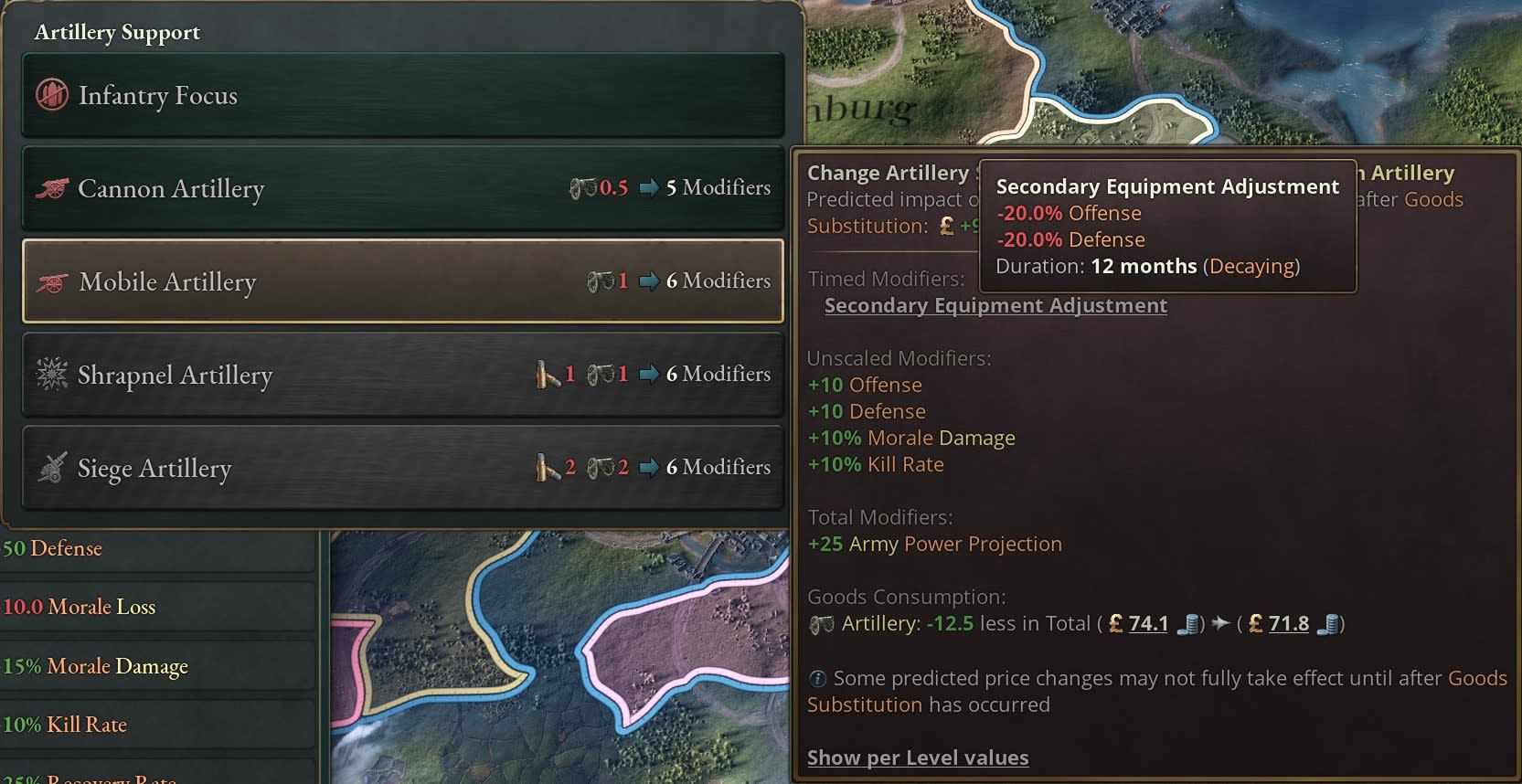The height and width of the screenshot is (784, 1522).
Task: Switch selection to Cannon Artillery
Action: (x=274, y=189)
